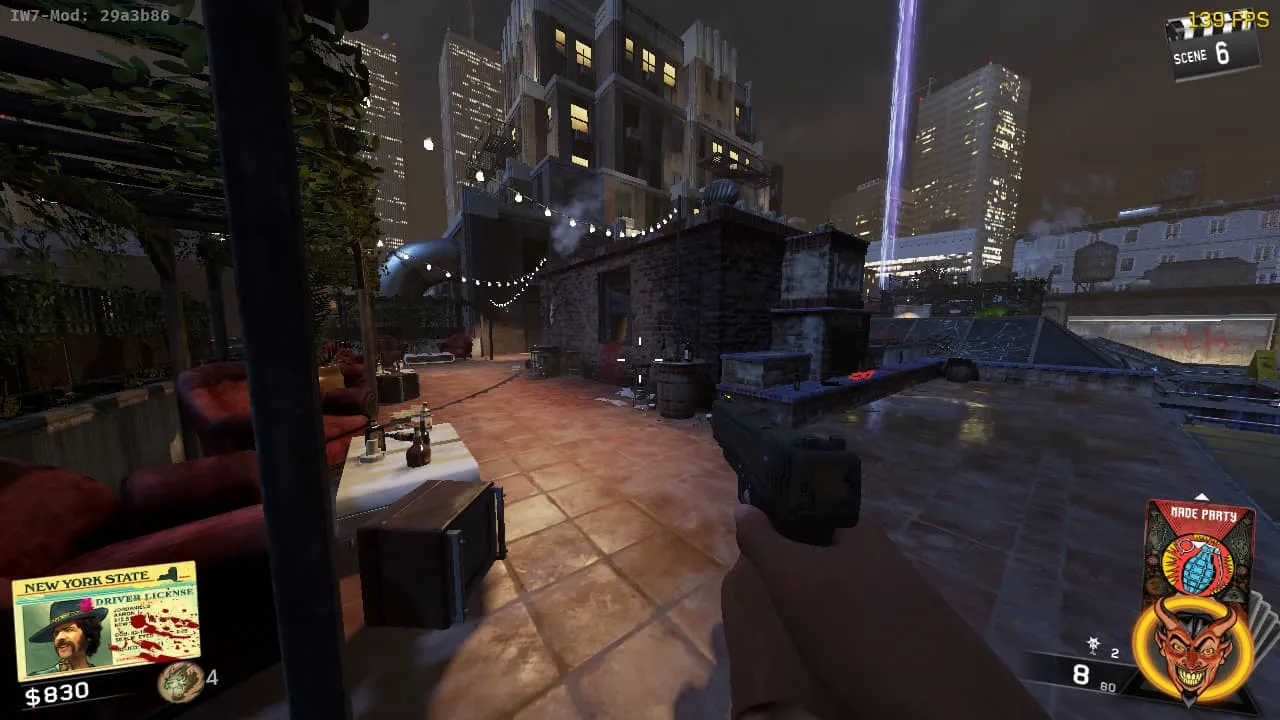Viewport: 1280px width, 720px height.
Task: Select the grenade count icon above ammo
Action: [1094, 647]
